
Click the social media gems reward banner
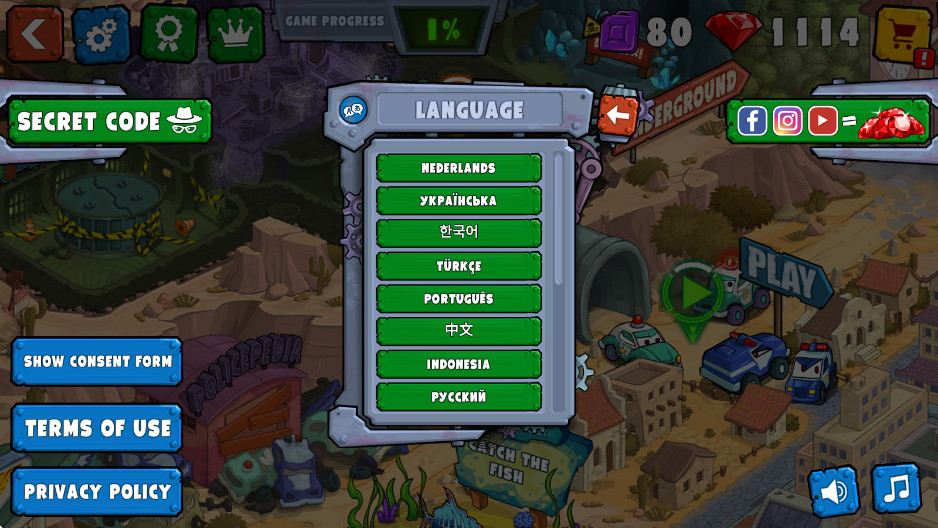pyautogui.click(x=830, y=121)
